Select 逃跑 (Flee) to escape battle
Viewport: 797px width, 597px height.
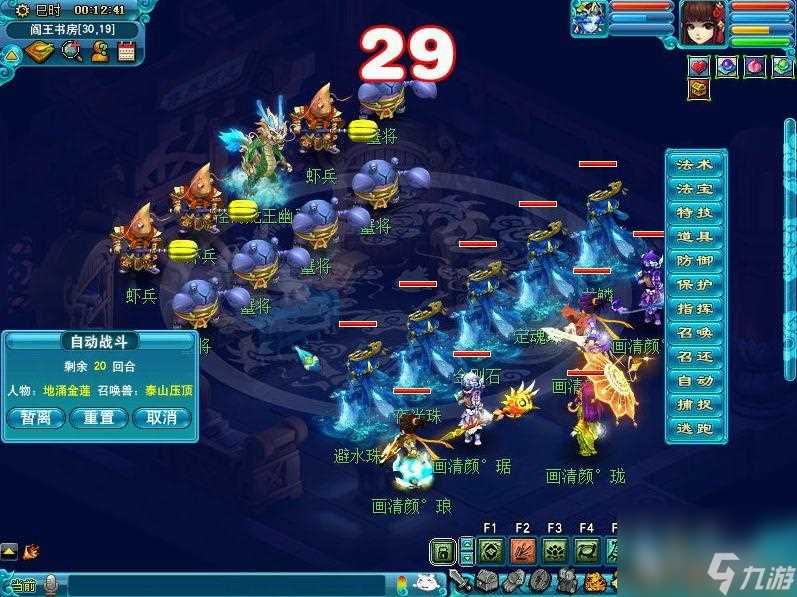(x=695, y=429)
